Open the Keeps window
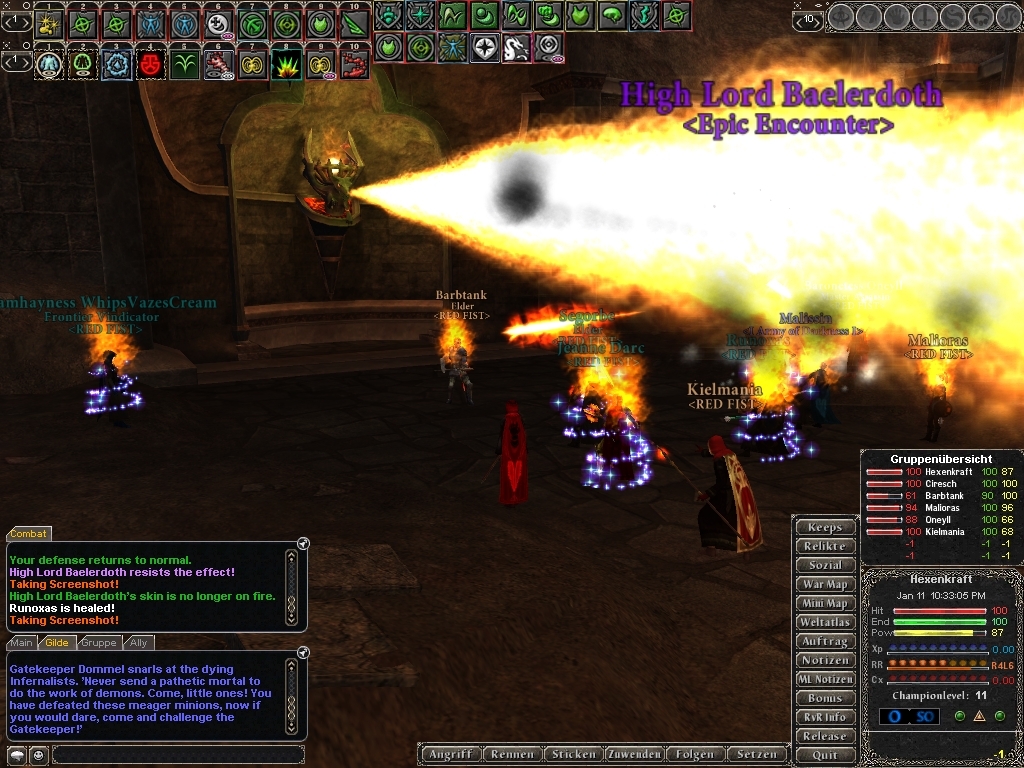Image resolution: width=1024 pixels, height=768 pixels. 825,527
